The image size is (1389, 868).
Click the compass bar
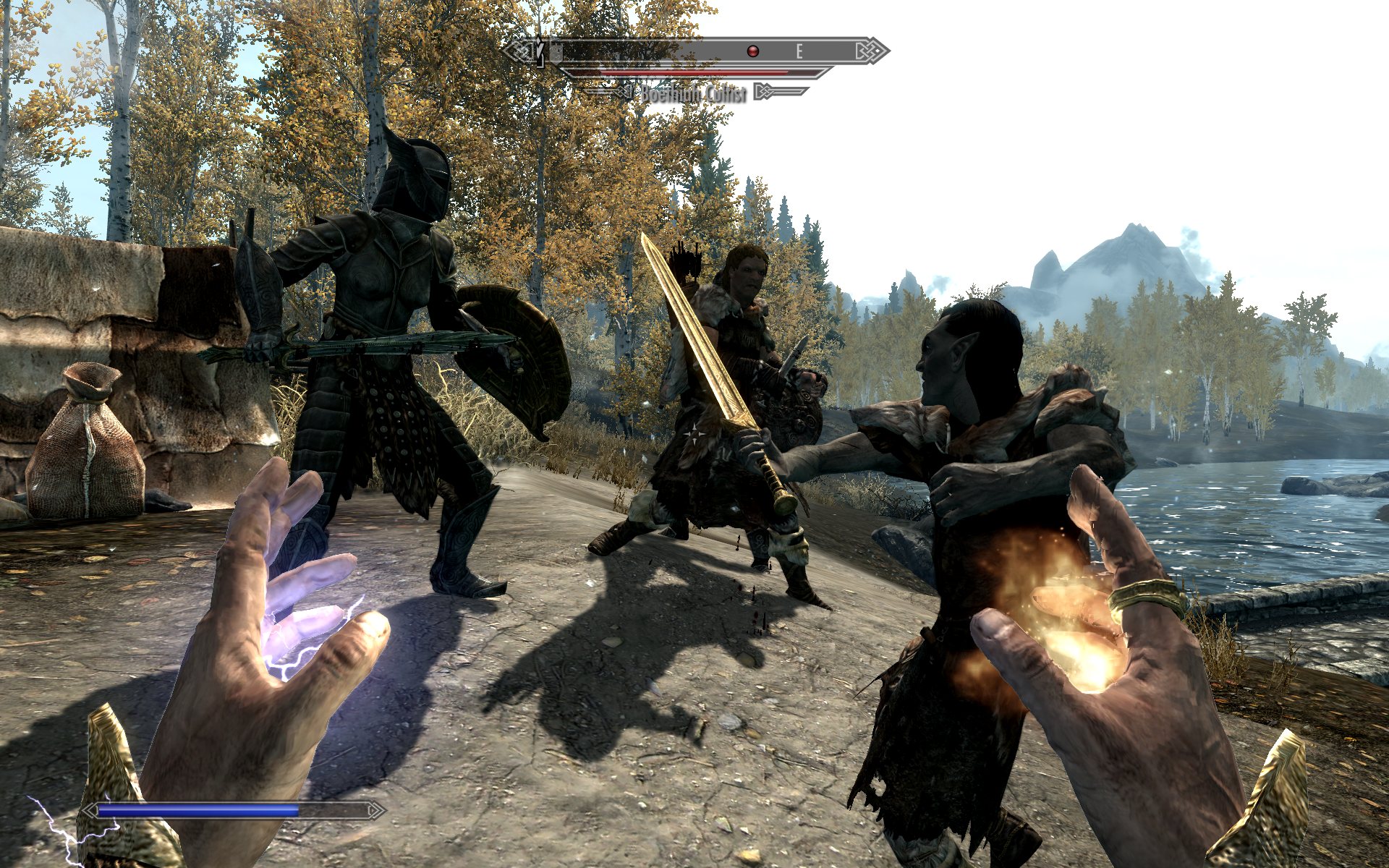tap(694, 51)
